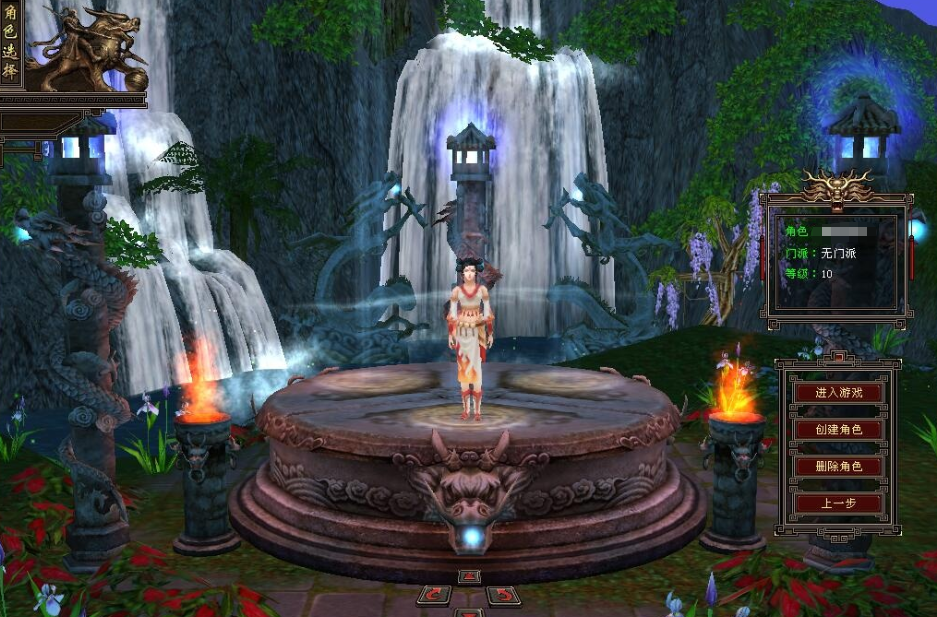Choose 创建角色 to create a character
Image resolution: width=937 pixels, height=617 pixels.
point(839,430)
